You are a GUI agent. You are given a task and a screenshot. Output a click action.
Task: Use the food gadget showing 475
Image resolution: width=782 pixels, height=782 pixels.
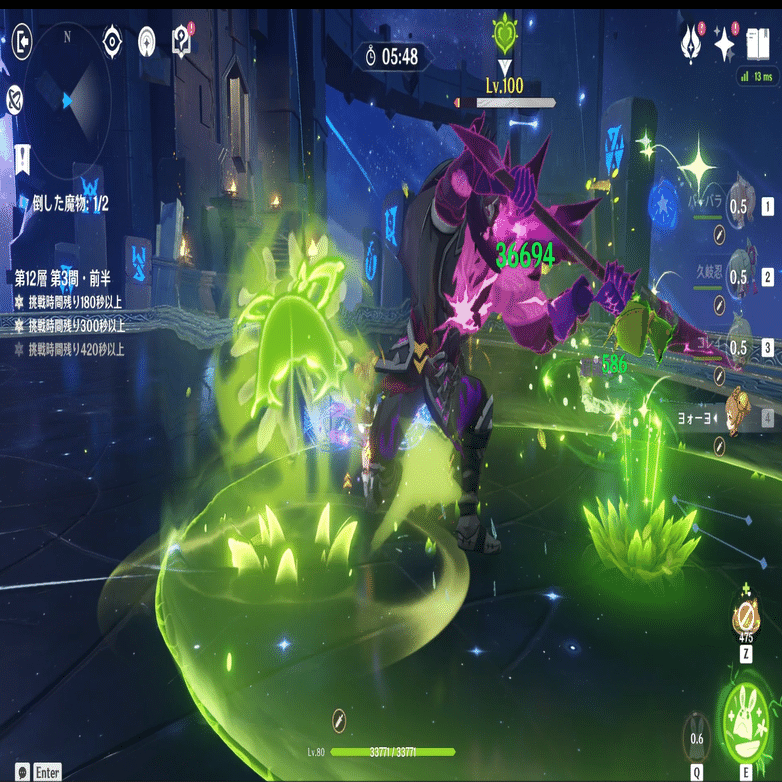point(745,615)
